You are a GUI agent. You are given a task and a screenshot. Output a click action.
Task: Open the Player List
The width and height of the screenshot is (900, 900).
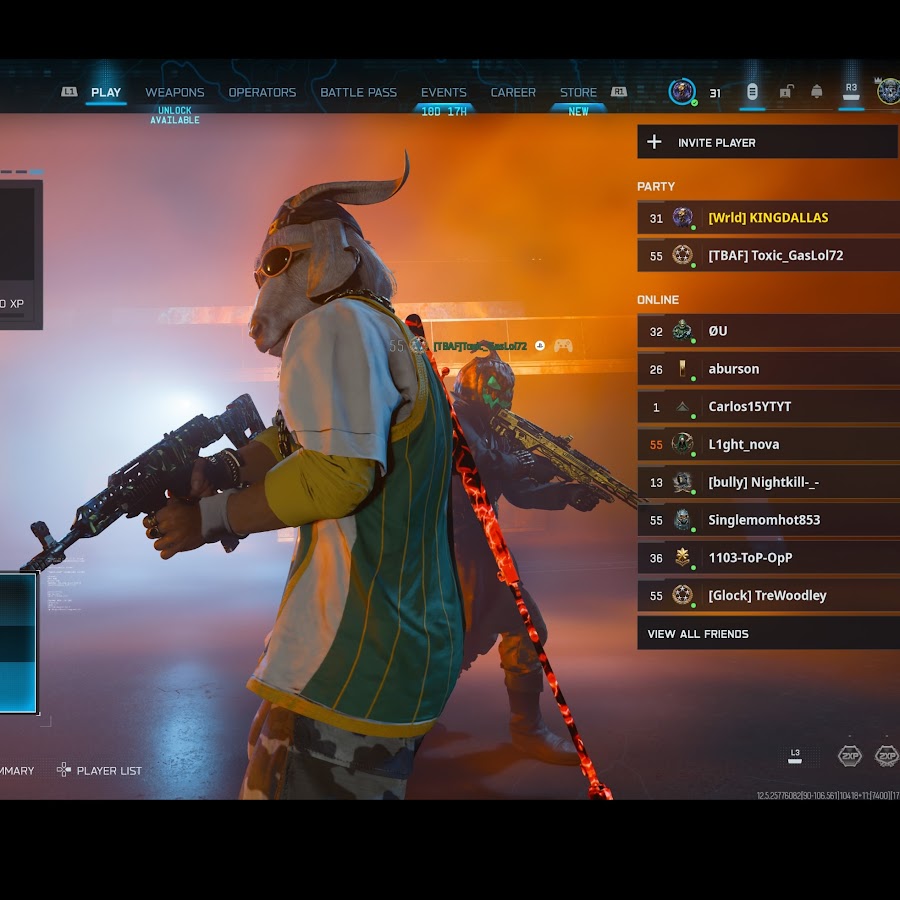(99, 770)
